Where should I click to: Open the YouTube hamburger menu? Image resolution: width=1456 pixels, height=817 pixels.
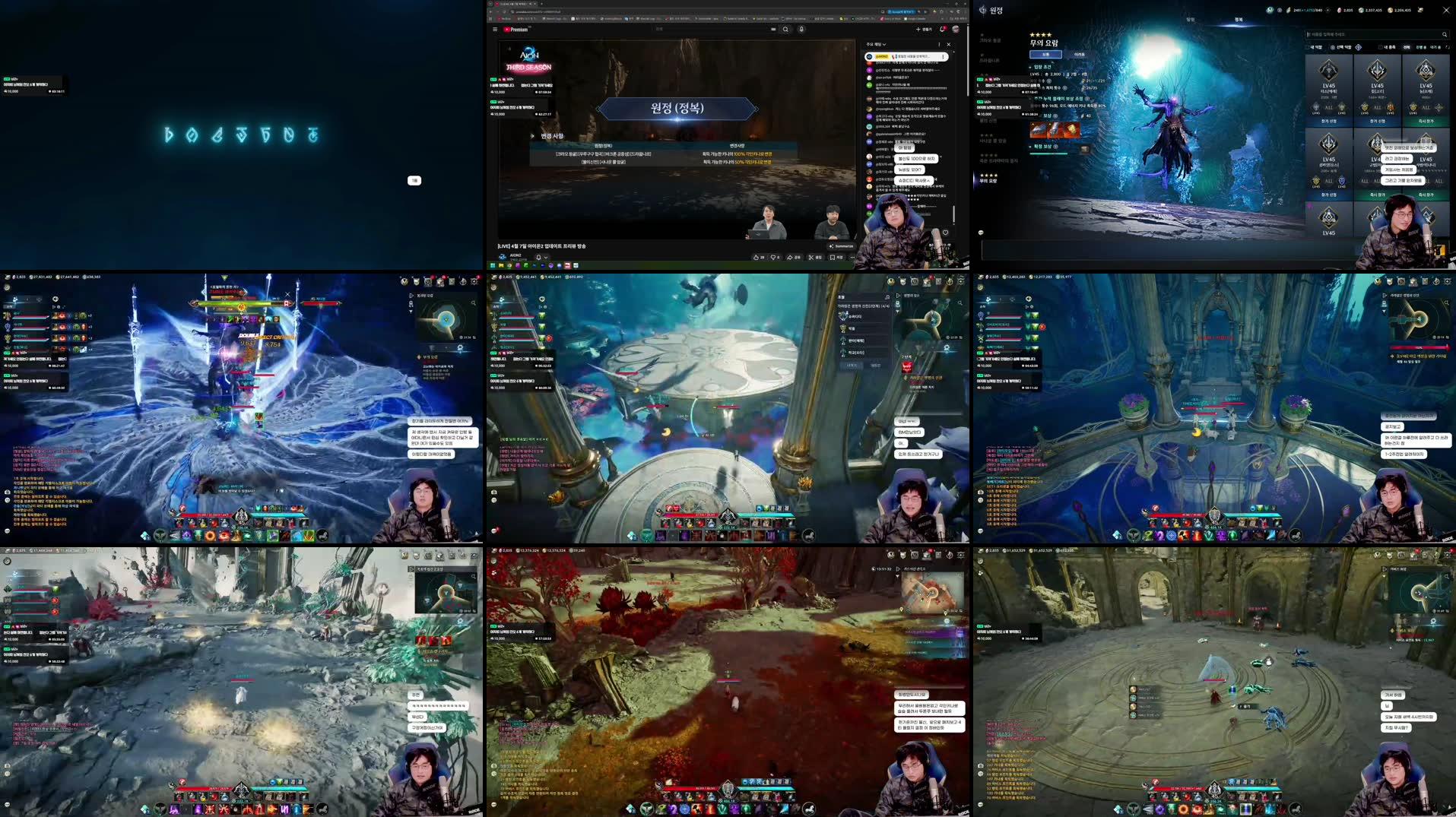click(495, 29)
